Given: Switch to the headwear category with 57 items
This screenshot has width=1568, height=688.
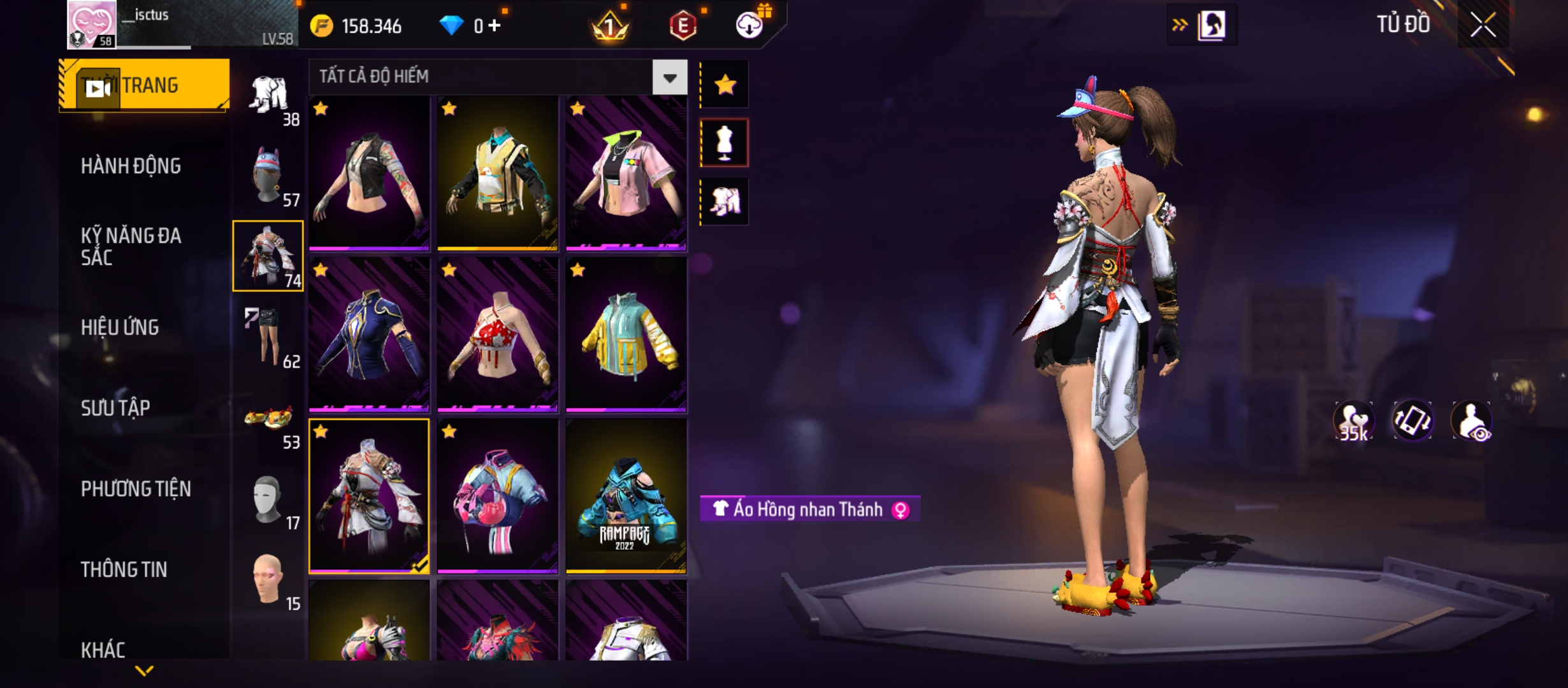Looking at the screenshot, I should pos(268,176).
